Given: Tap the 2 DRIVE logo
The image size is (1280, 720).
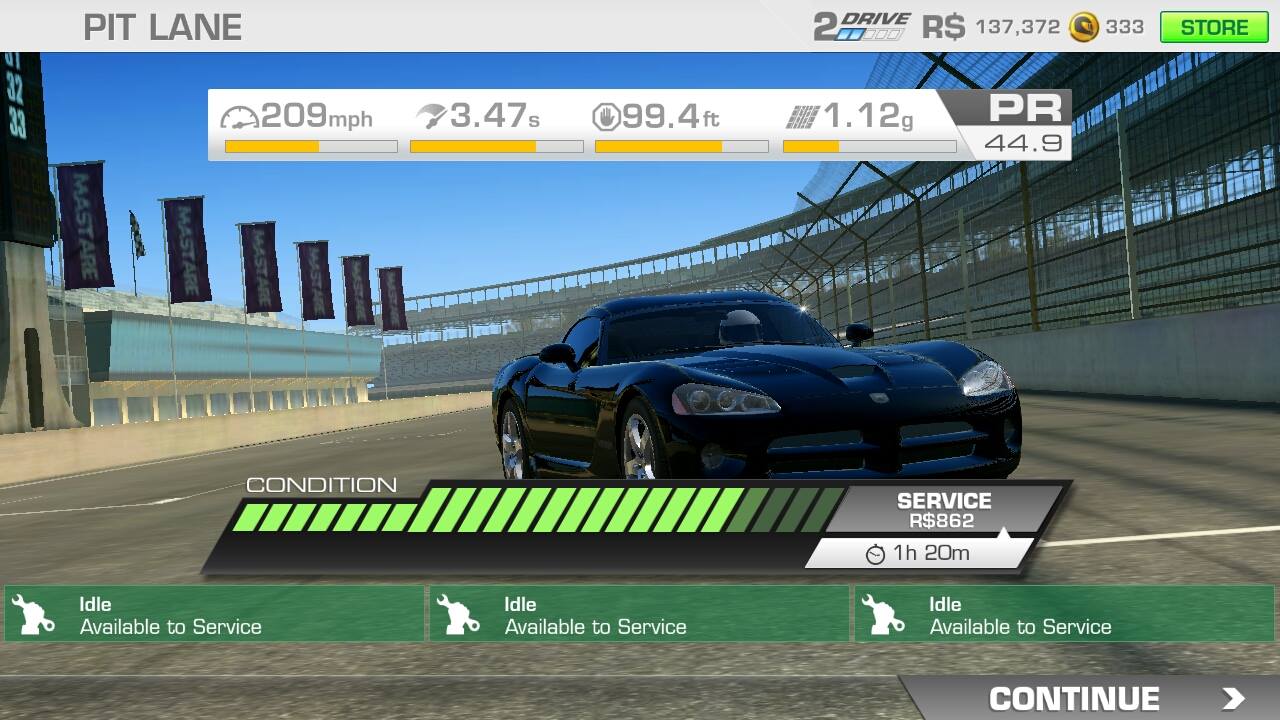Looking at the screenshot, I should [x=860, y=24].
